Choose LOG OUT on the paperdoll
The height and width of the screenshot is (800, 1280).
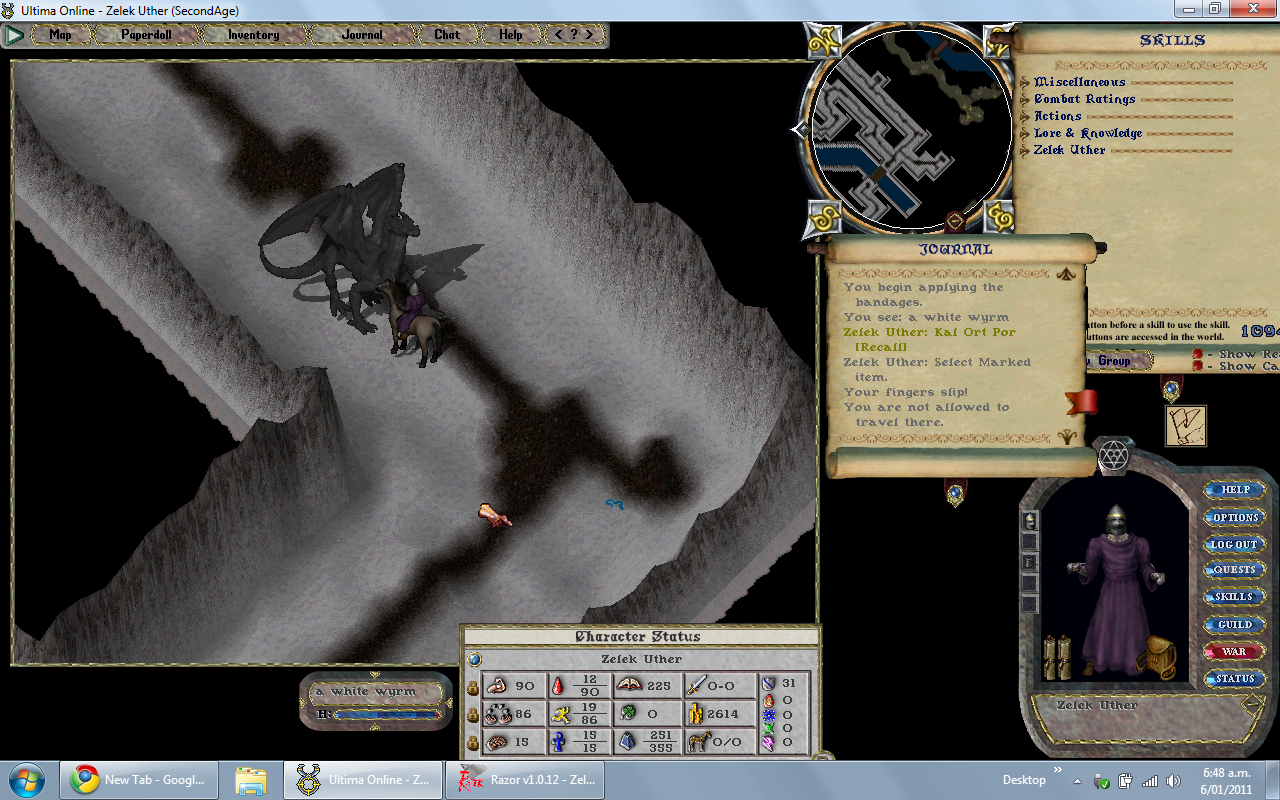click(x=1235, y=544)
